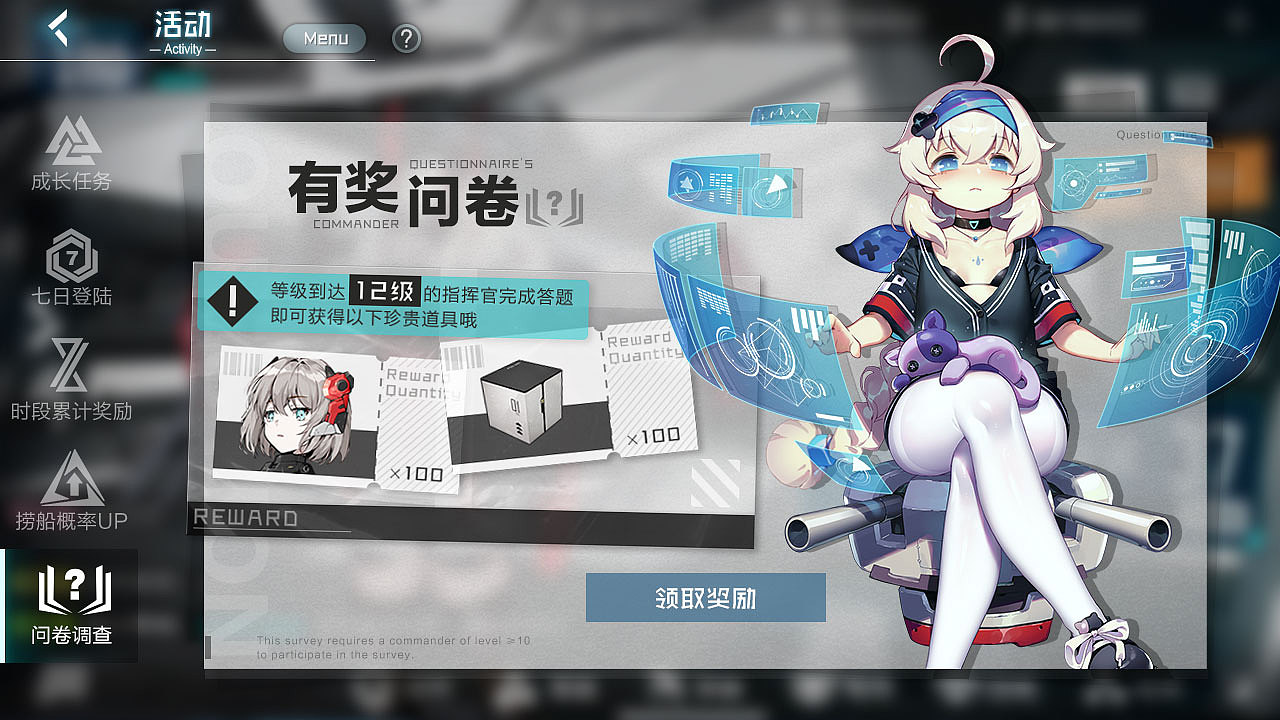Open the question mark help icon
Viewport: 1280px width, 720px height.
(x=406, y=39)
